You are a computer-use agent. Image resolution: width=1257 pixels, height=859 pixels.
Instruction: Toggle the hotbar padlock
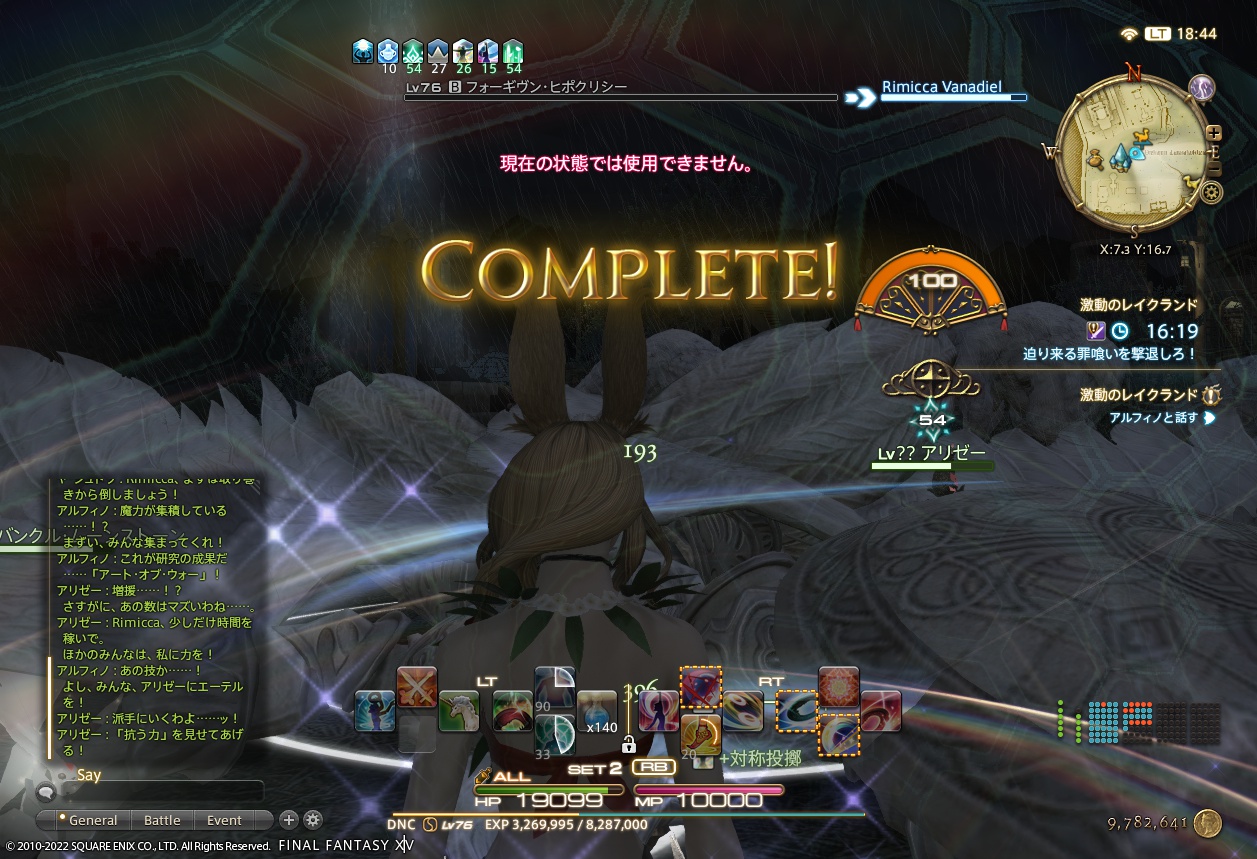click(x=629, y=745)
